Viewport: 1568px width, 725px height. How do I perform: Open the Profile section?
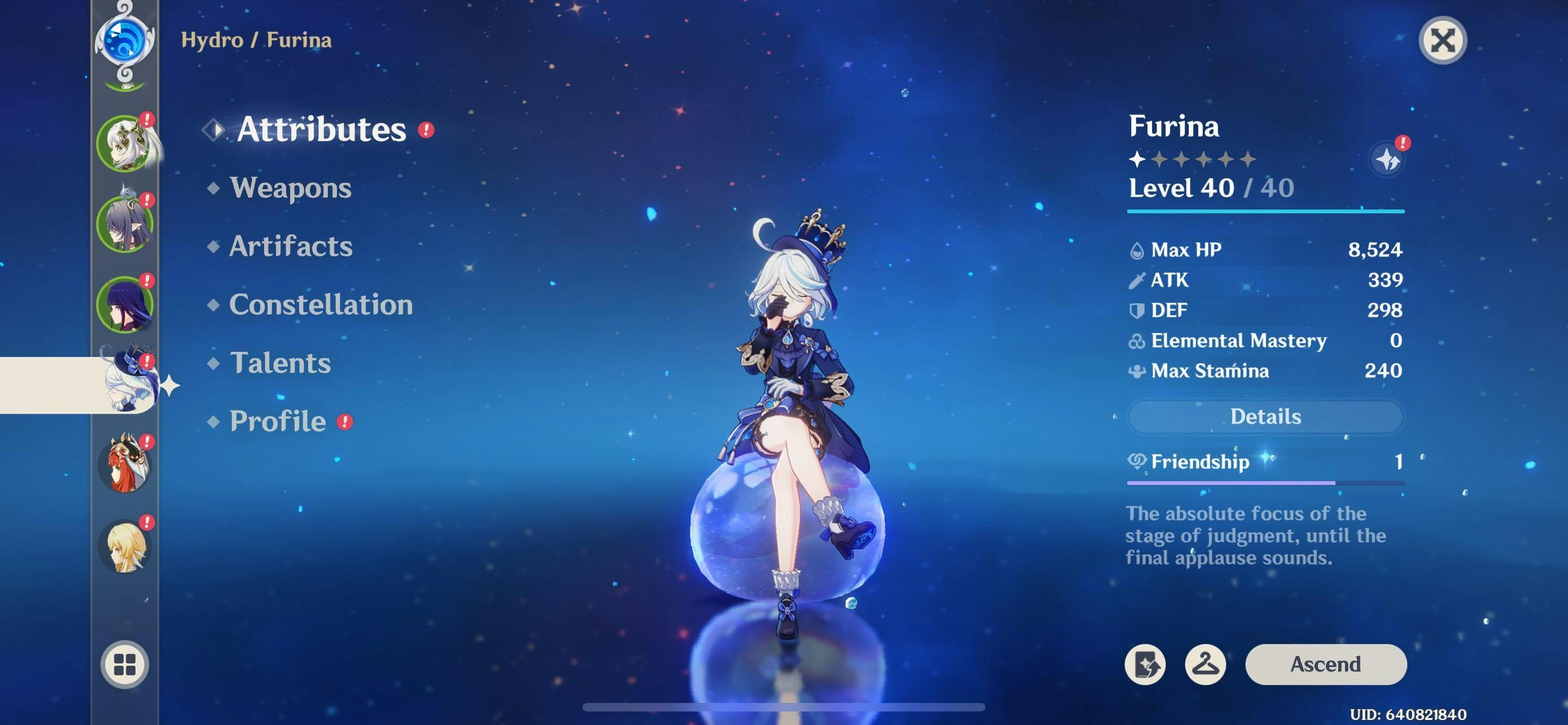click(x=278, y=421)
